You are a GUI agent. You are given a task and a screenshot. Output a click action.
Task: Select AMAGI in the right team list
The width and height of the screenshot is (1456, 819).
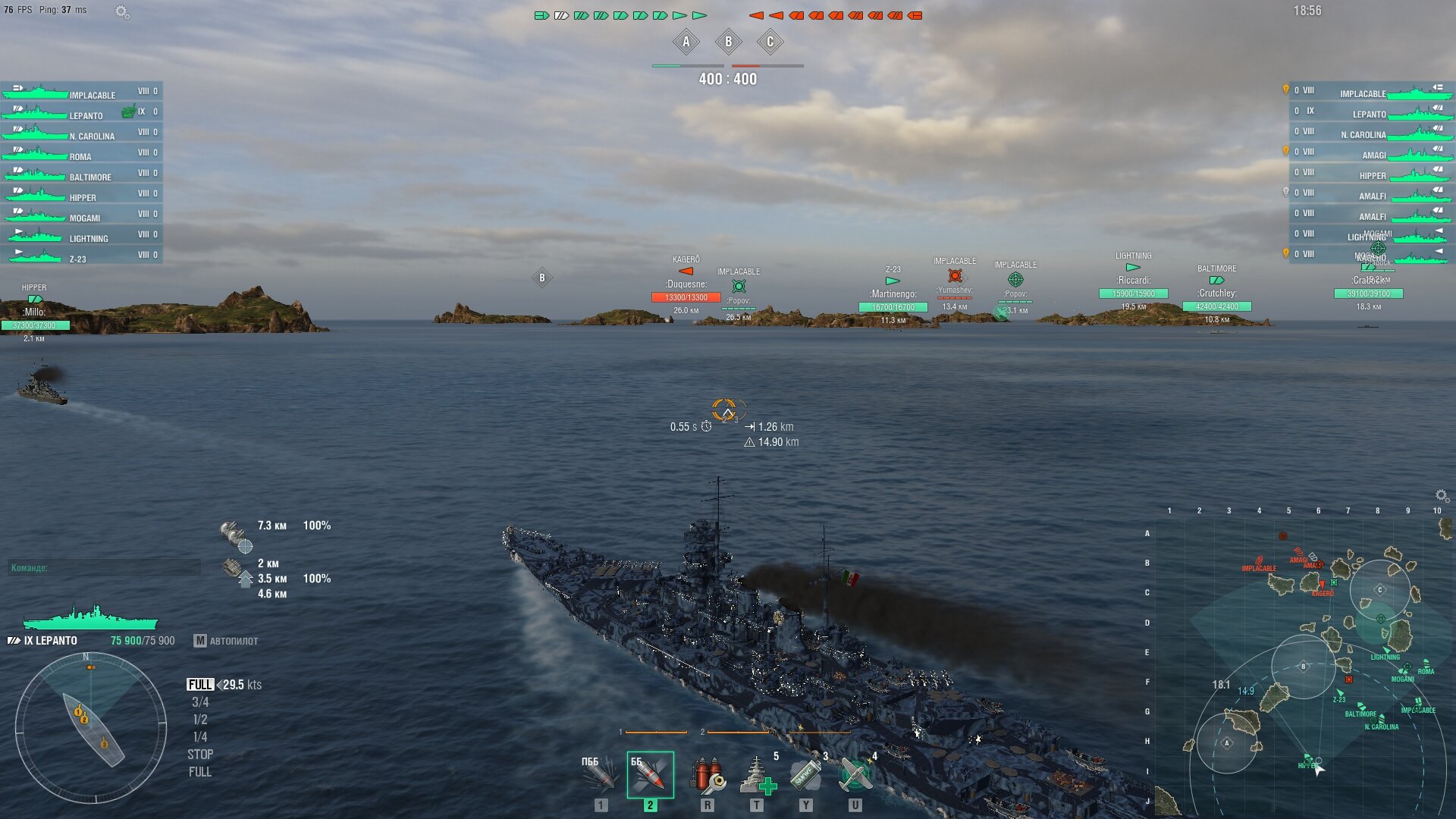(1373, 155)
